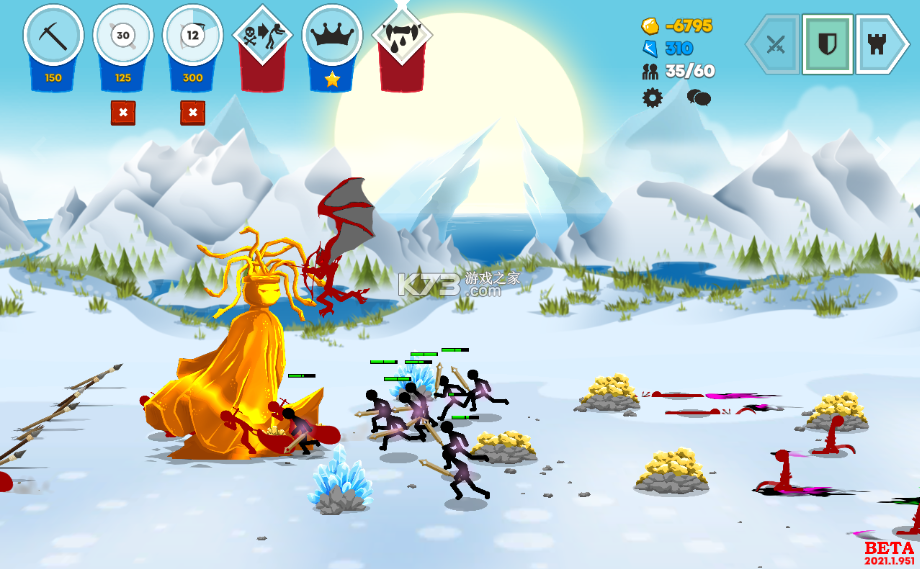This screenshot has width=920, height=569.
Task: Switch army to attack with crossed swords
Action: 776,44
